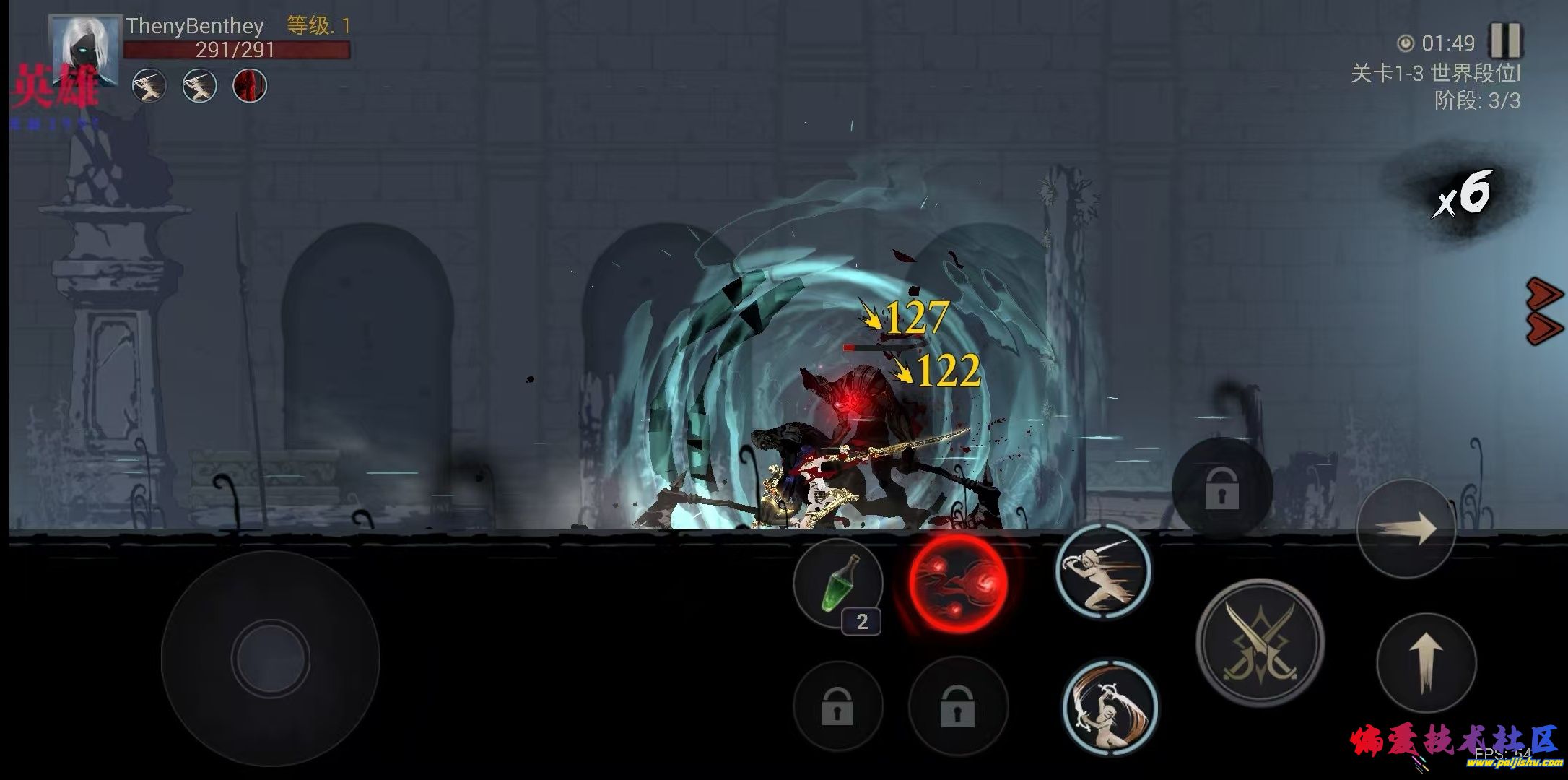Use the green potion
Screen dimensions: 1568x780
click(837, 584)
